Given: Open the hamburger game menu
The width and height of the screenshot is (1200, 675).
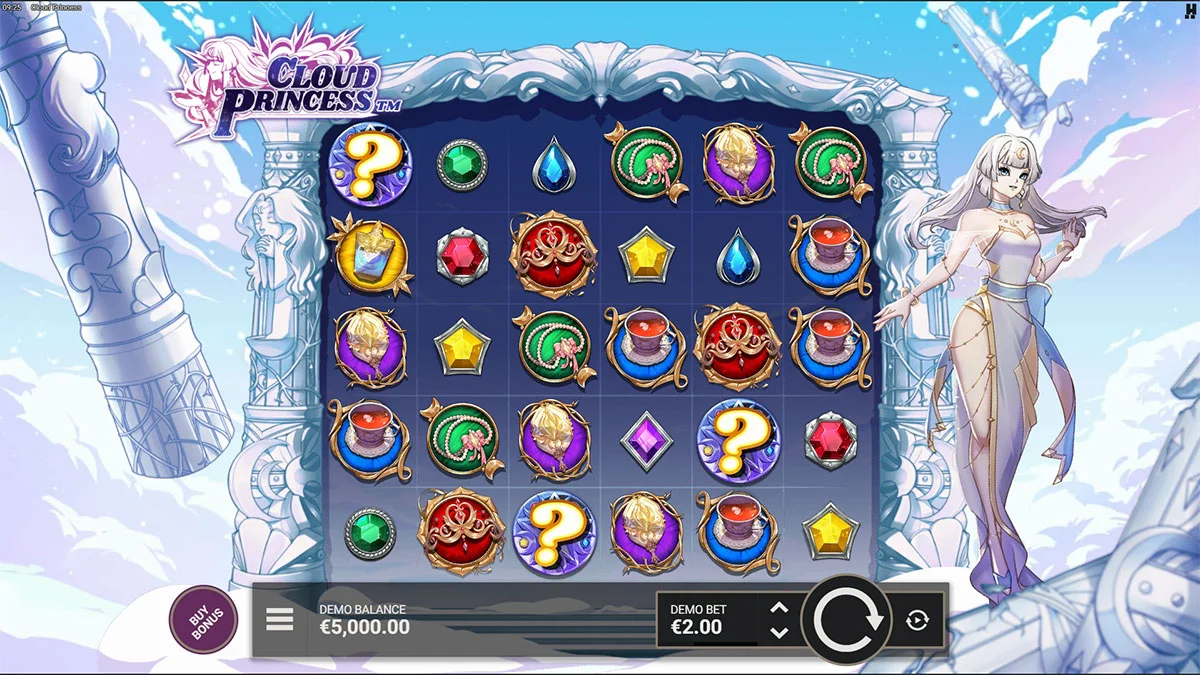Looking at the screenshot, I should [x=280, y=620].
